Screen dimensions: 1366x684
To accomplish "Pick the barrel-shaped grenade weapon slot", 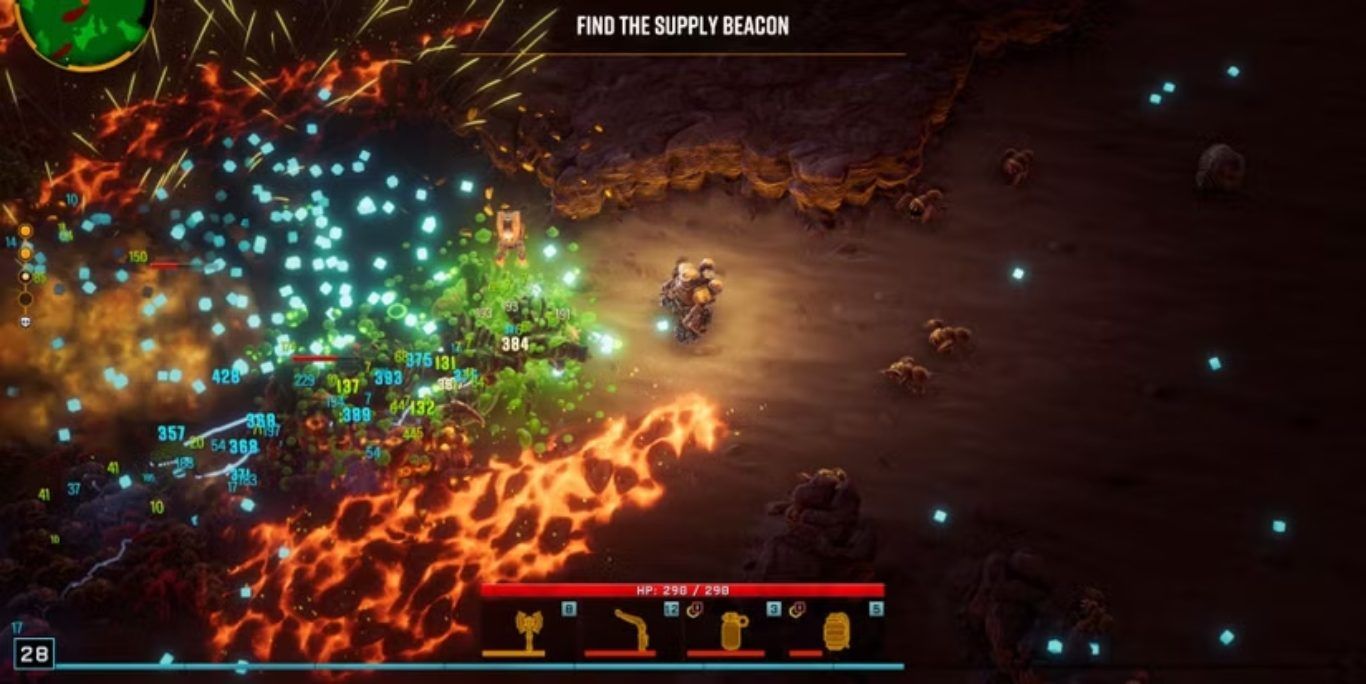I will point(836,630).
